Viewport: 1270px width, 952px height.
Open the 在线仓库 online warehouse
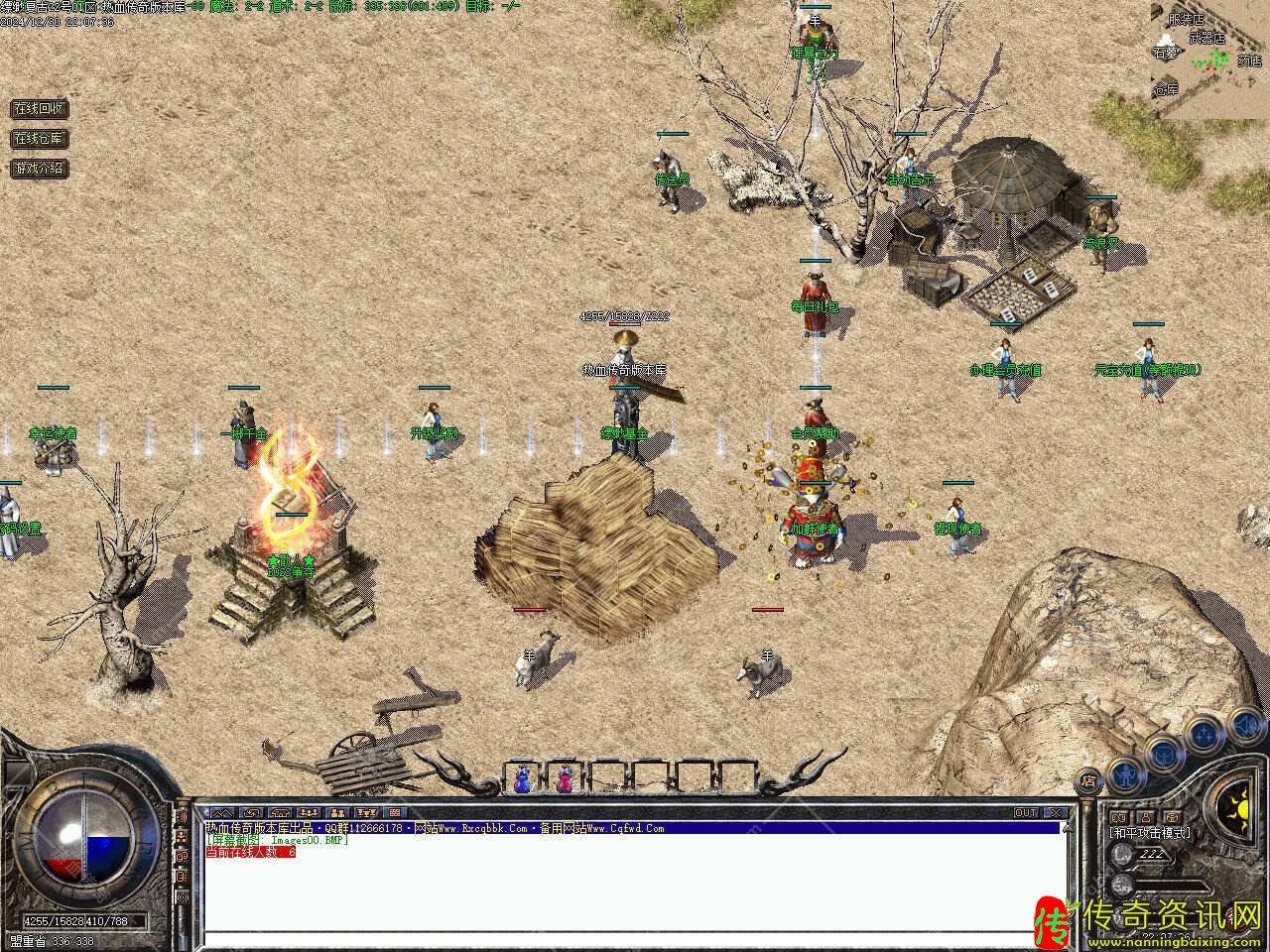tap(39, 138)
